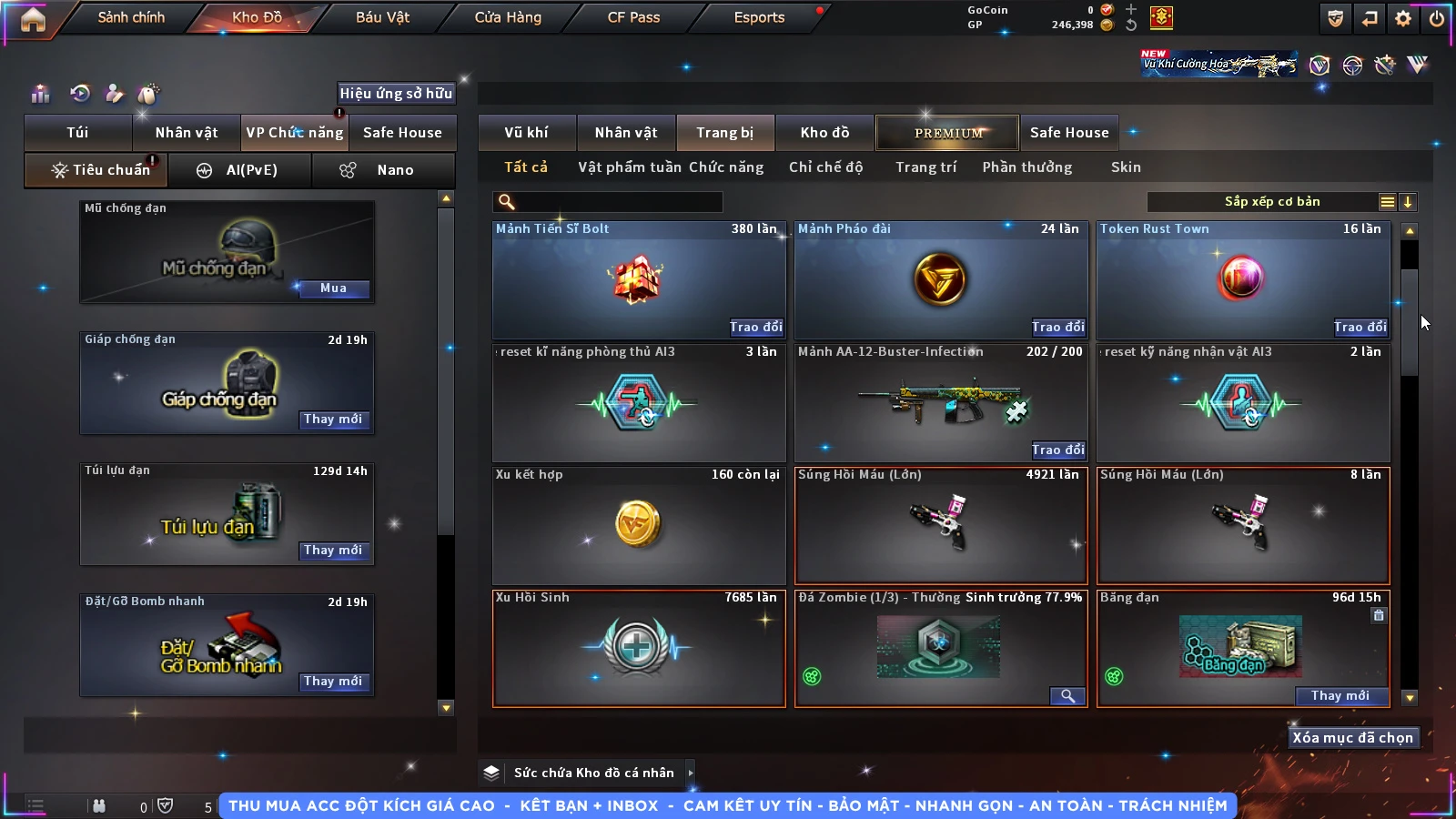The width and height of the screenshot is (1456, 819).
Task: Buy the Mũ chống đạn helmet
Action: pyautogui.click(x=333, y=288)
